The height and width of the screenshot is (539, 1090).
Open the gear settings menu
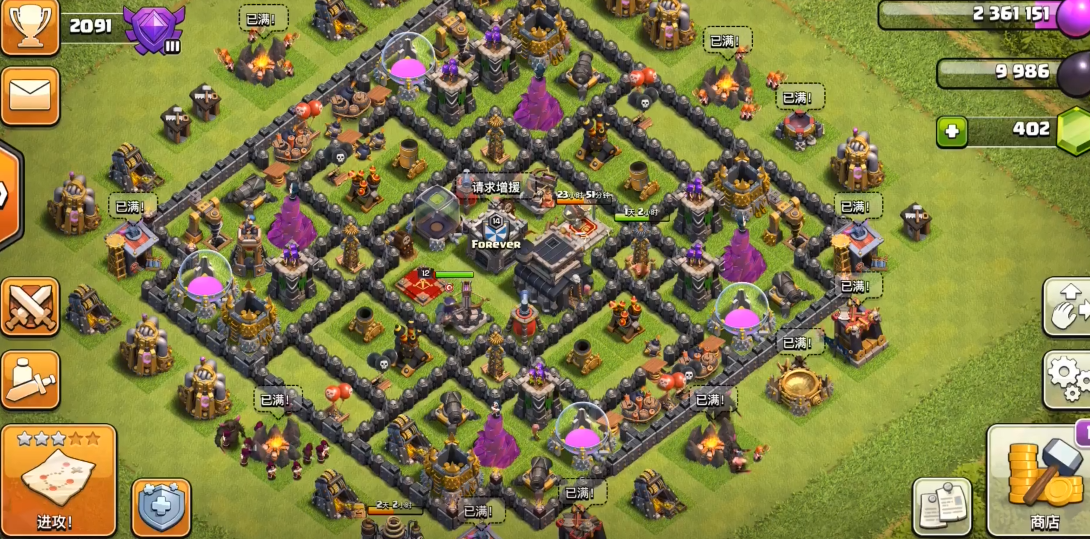(1066, 379)
